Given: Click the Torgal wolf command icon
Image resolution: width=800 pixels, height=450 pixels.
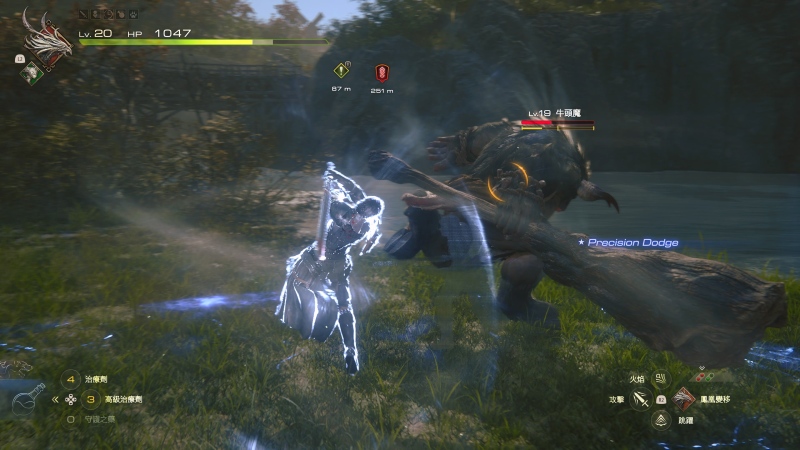Looking at the screenshot, I should (x=16, y=368).
